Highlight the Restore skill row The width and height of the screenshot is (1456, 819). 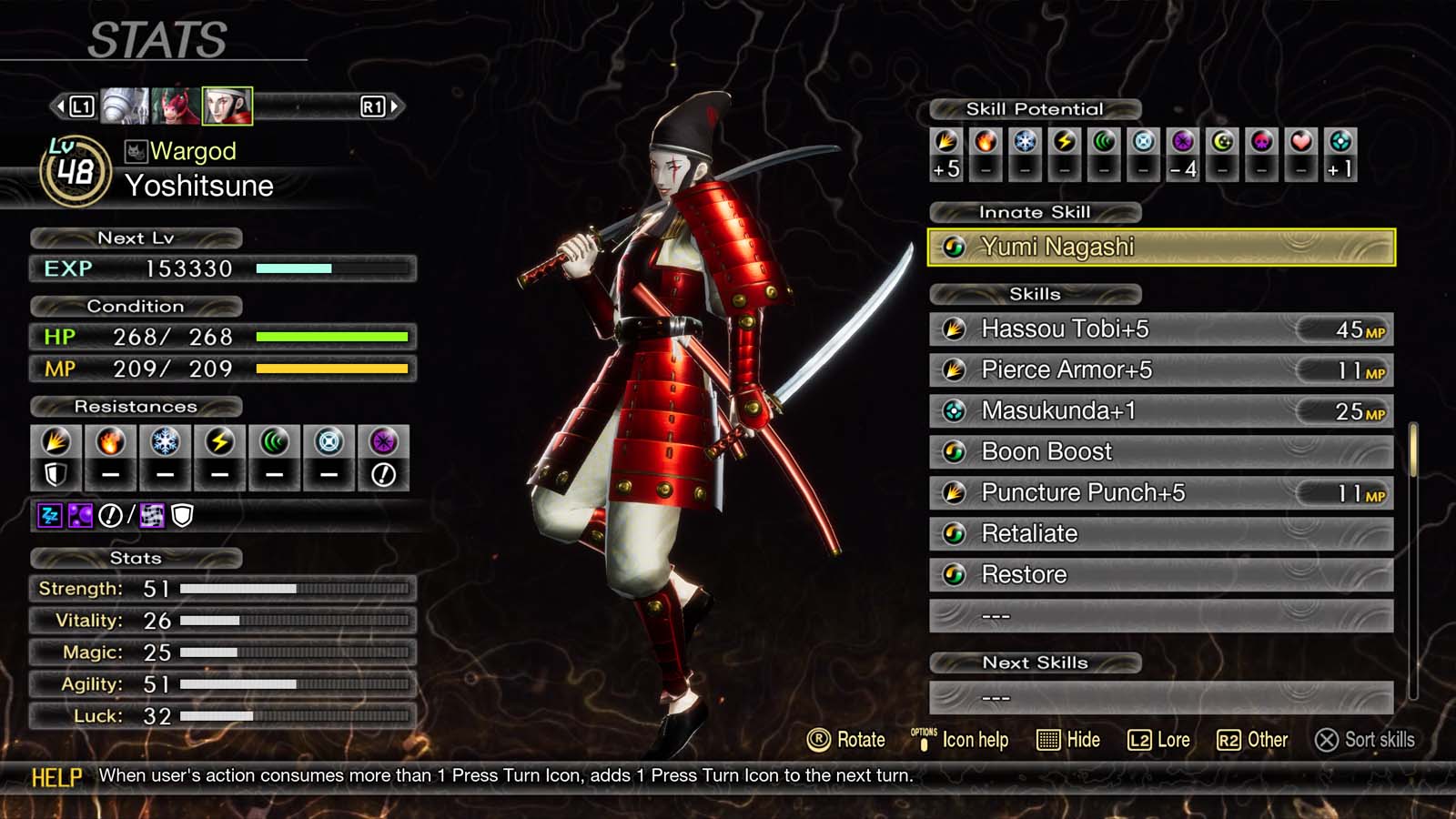tap(1160, 575)
